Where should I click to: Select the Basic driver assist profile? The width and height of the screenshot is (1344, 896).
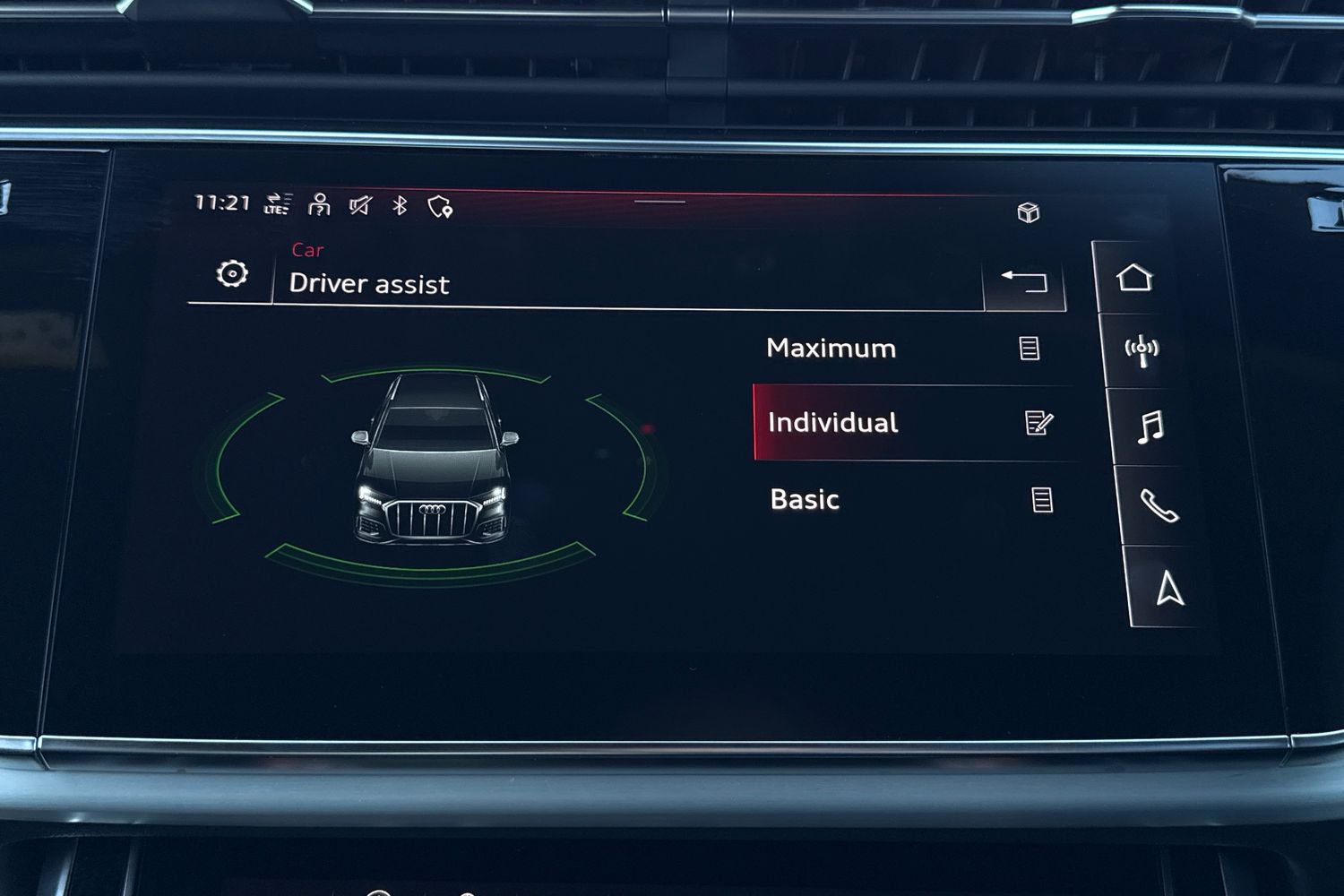pos(805,499)
